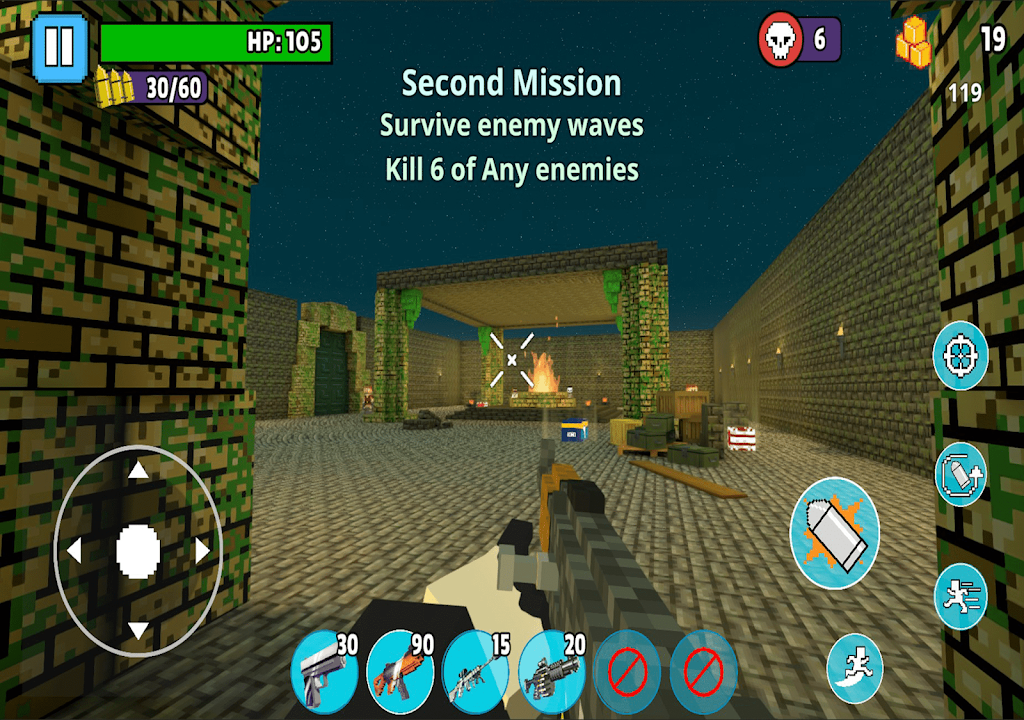This screenshot has height=720, width=1024.
Task: Toggle the crosshair aim button
Action: click(961, 356)
